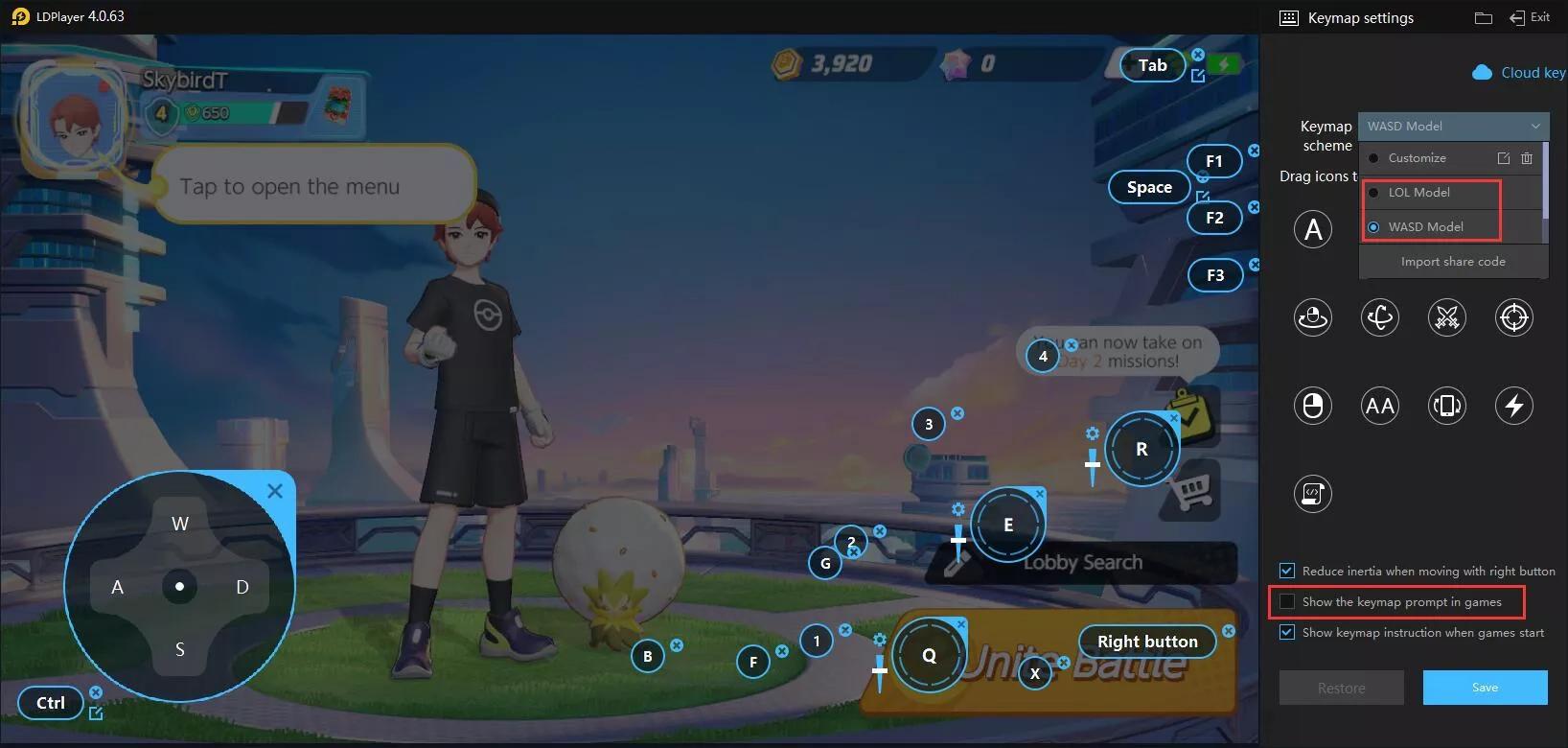Select the LOL Model radio button
Image resolution: width=1568 pixels, height=748 pixels.
(x=1373, y=192)
